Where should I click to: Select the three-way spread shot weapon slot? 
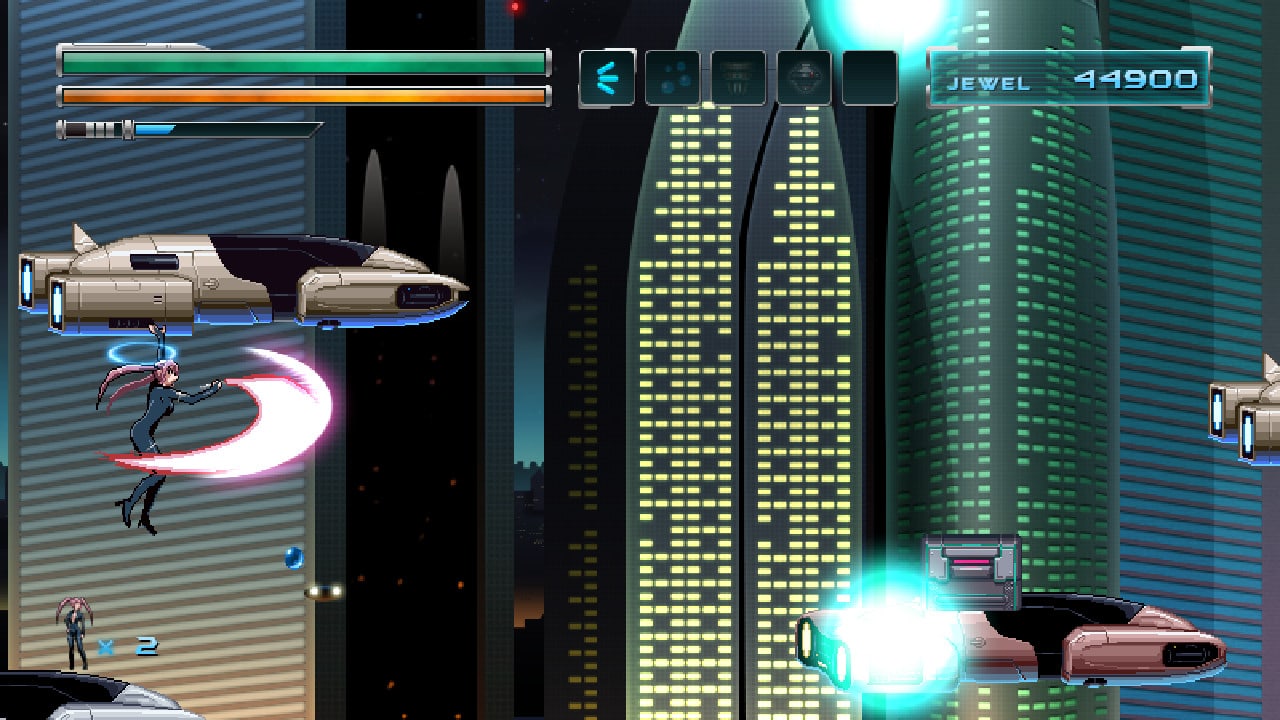coord(607,78)
